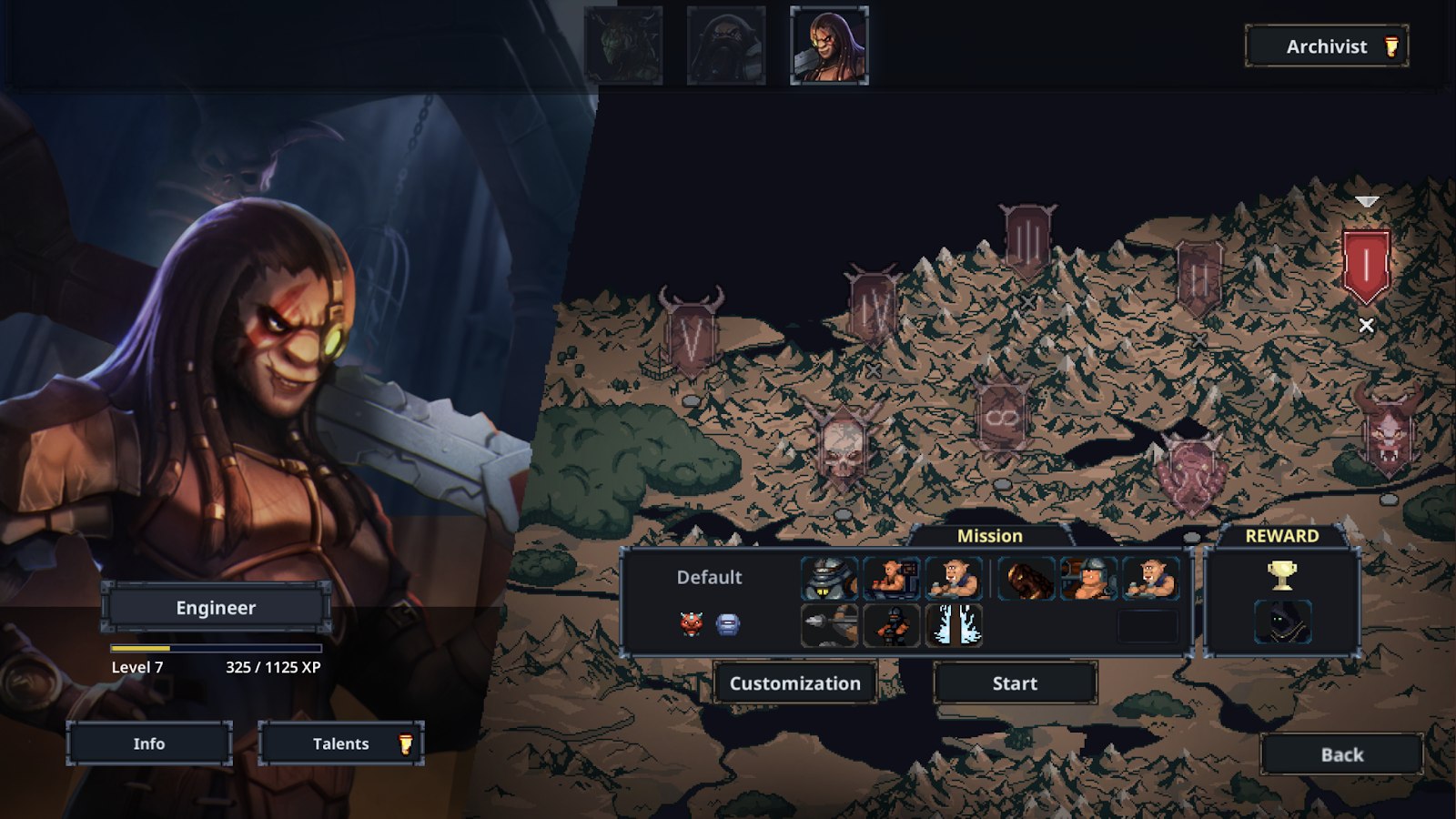Go Back to the previous screen
The height and width of the screenshot is (819, 1456).
(x=1341, y=754)
